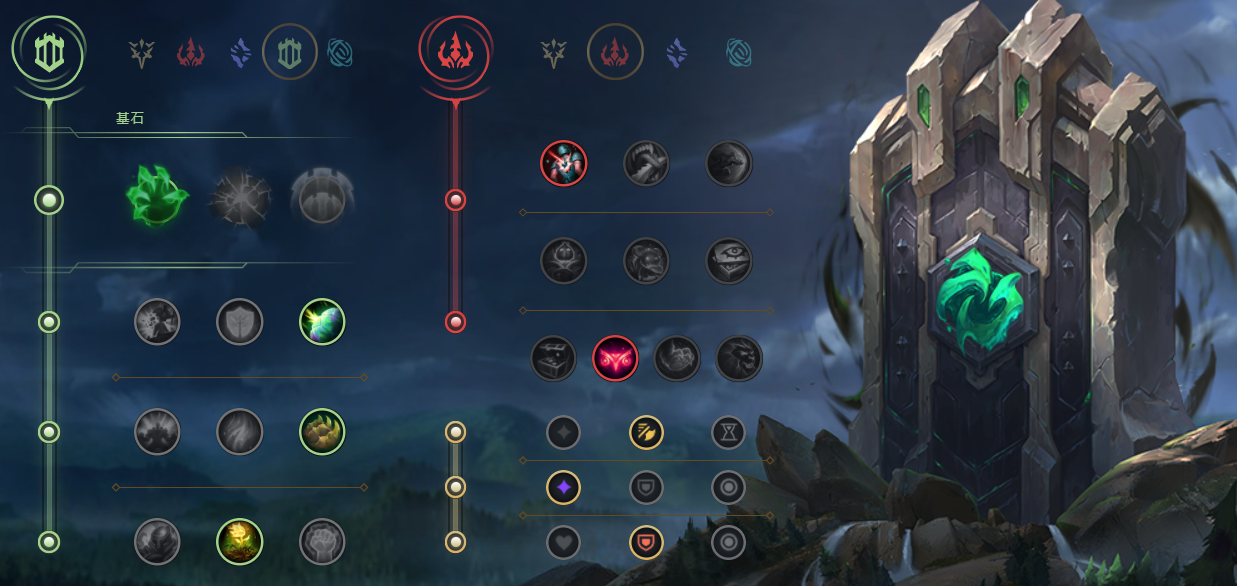Switch the primary path to red Domination
The height and width of the screenshot is (586, 1237).
(x=191, y=52)
